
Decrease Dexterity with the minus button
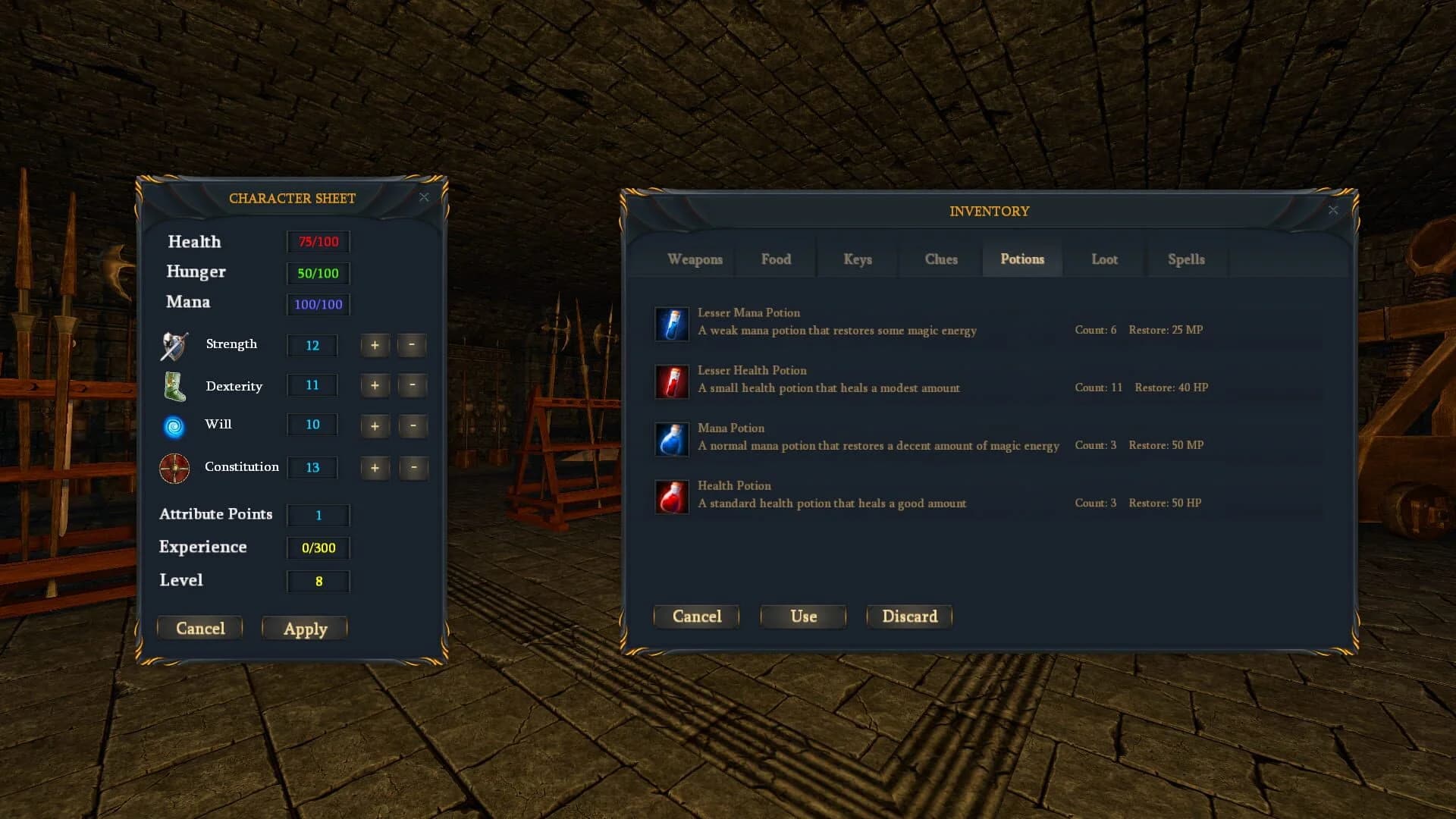tap(413, 385)
